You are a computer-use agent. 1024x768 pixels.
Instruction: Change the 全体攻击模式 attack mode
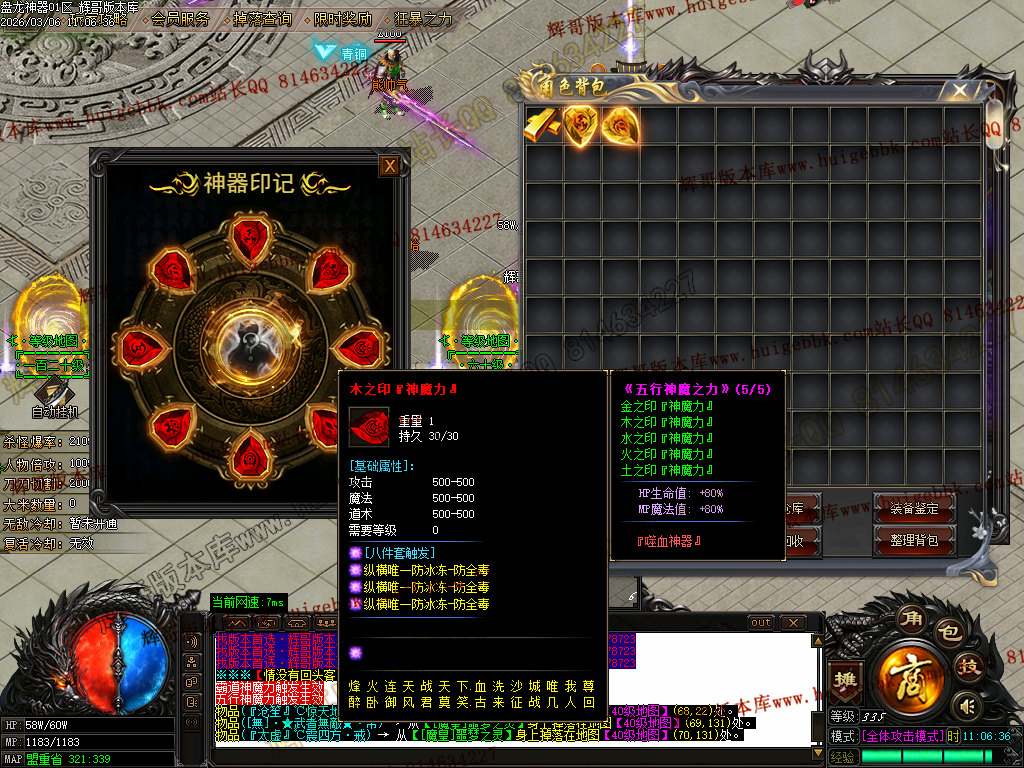902,736
